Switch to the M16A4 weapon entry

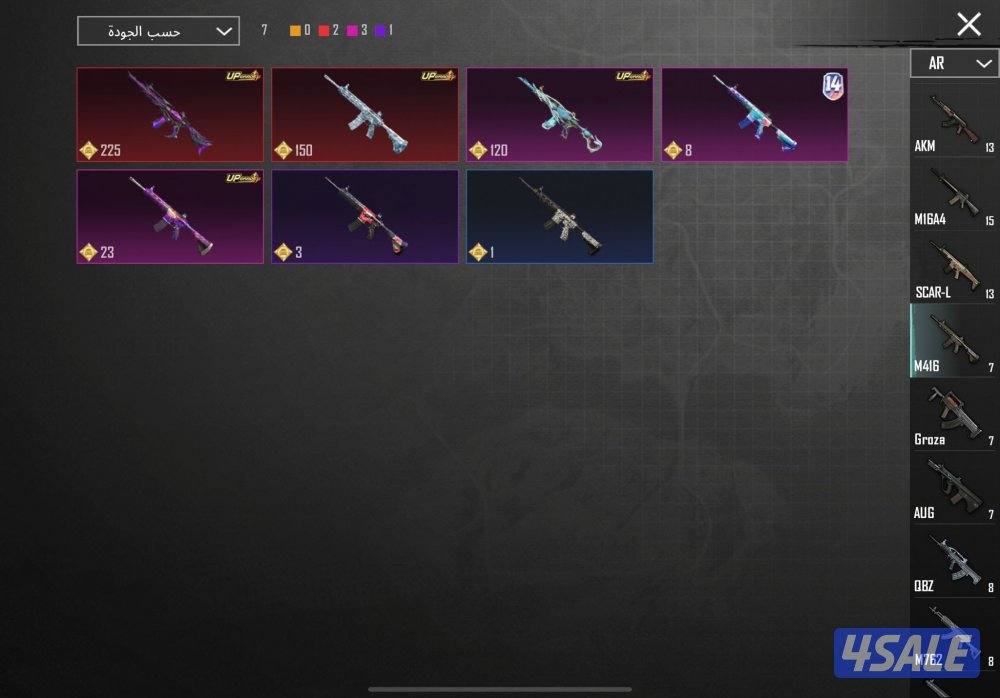[953, 195]
